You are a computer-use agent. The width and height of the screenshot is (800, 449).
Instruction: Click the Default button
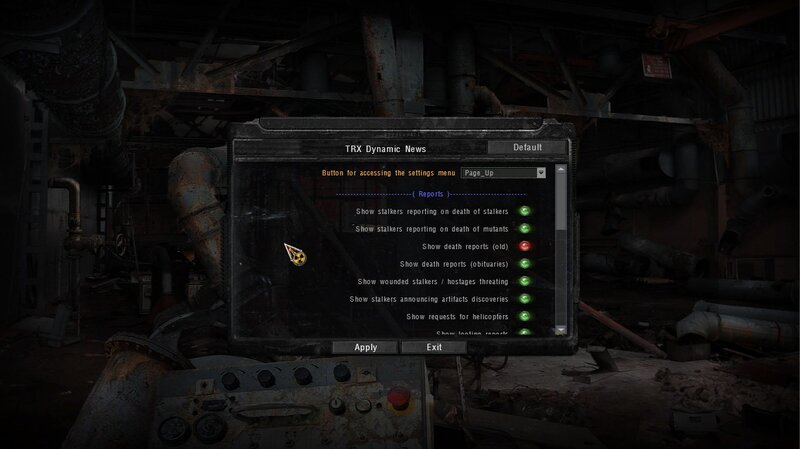[527, 148]
